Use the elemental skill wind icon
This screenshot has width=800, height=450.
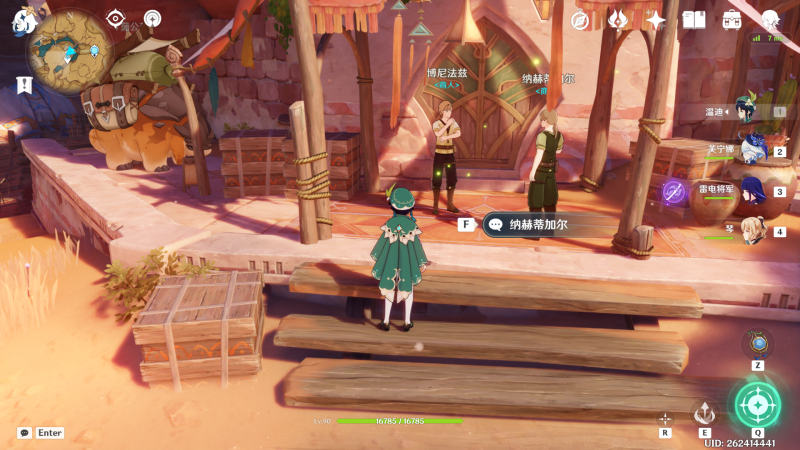pos(705,412)
